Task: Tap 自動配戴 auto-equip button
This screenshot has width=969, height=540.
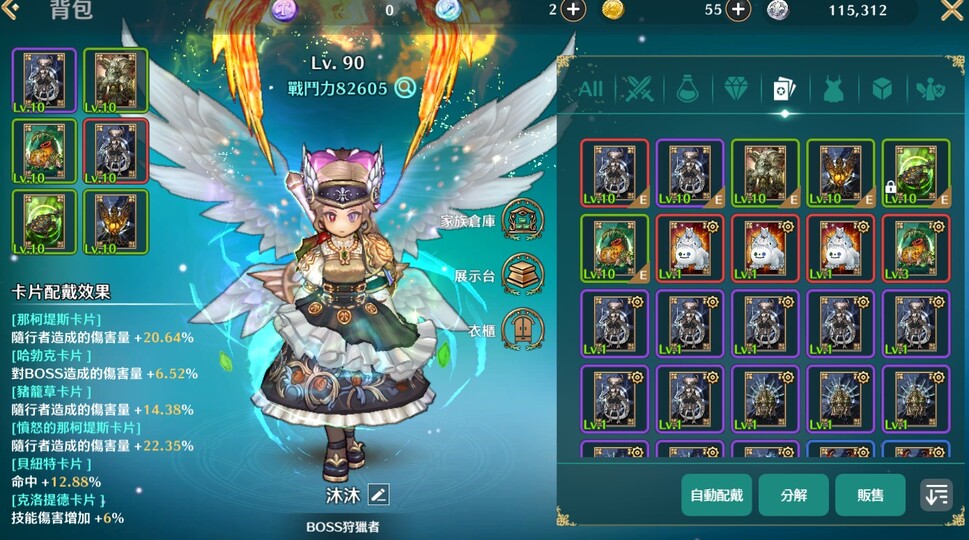Action: 716,495
